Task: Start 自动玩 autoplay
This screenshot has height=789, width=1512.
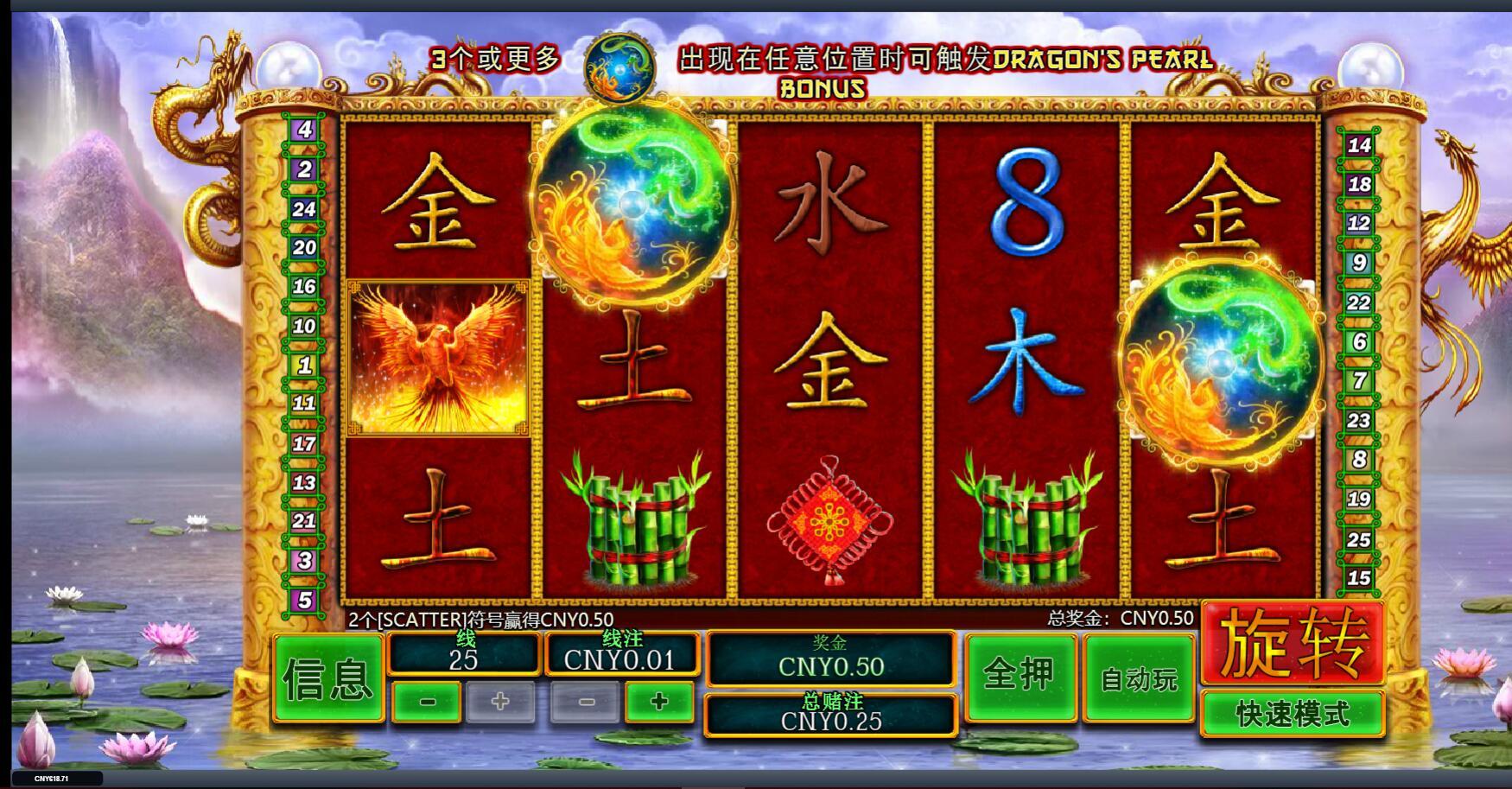Action: [x=1139, y=679]
